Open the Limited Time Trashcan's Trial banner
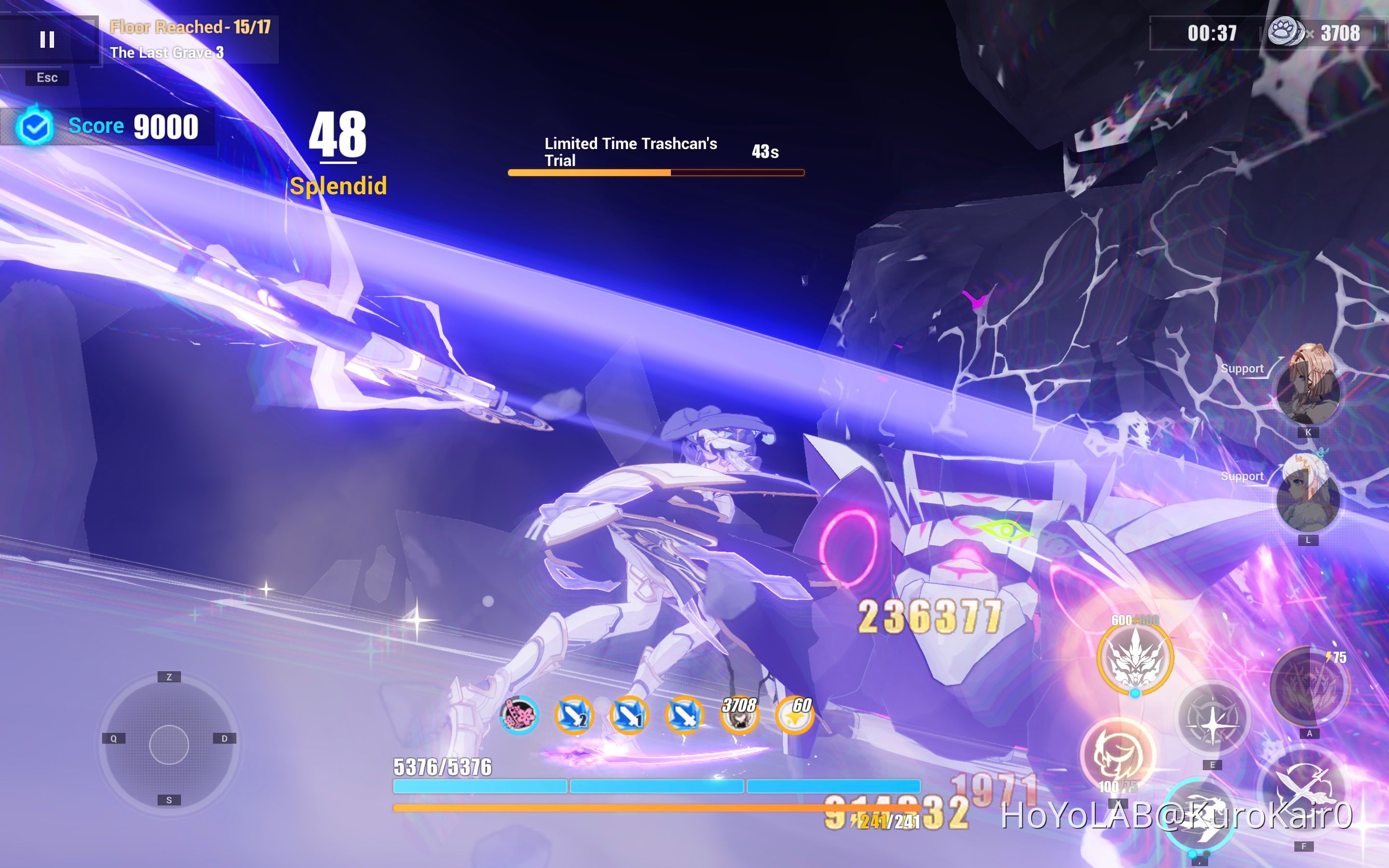 click(x=631, y=152)
